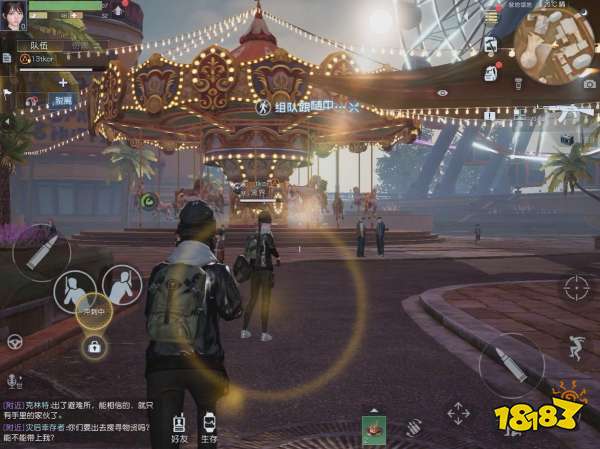600x449 pixels.
Task: Tap the right-side bullet fire button
Action: [x=510, y=365]
